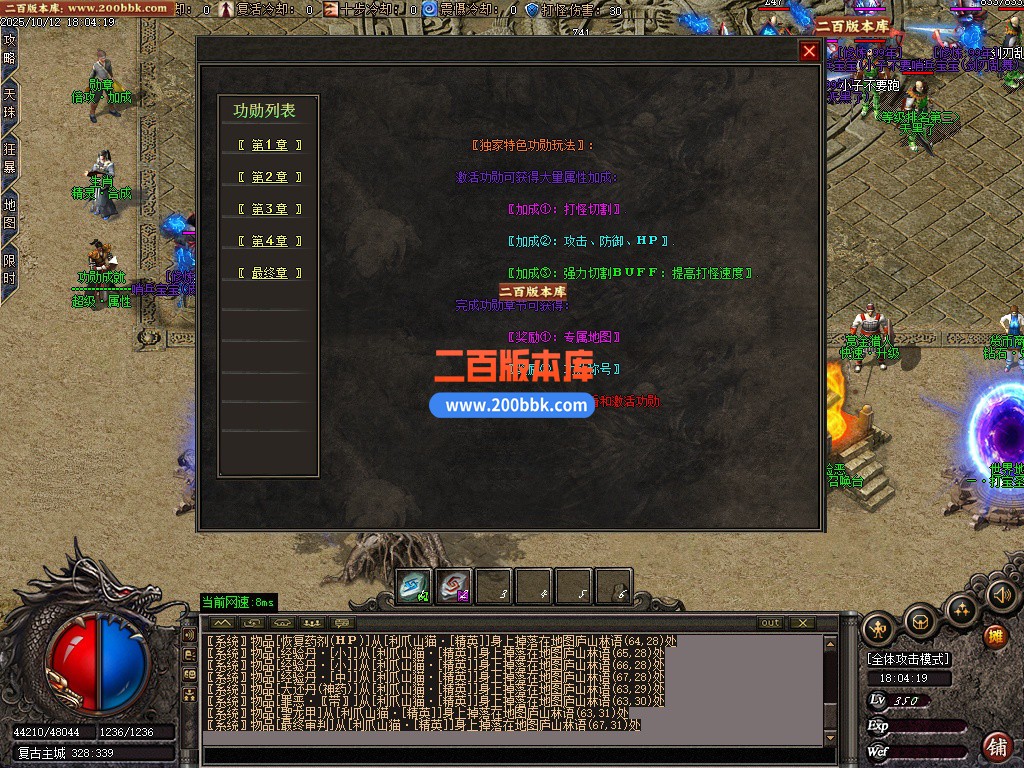Activate the 狂暴 side tab
Image resolution: width=1024 pixels, height=768 pixels.
[x=10, y=158]
